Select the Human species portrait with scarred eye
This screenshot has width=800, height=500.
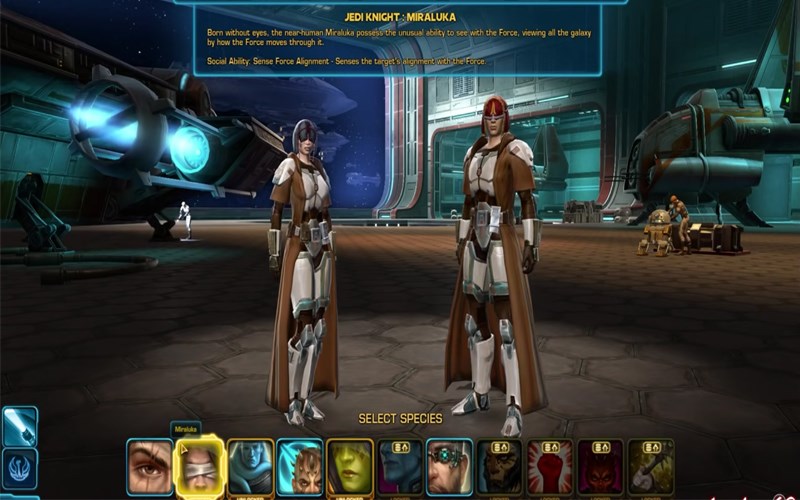click(150, 467)
